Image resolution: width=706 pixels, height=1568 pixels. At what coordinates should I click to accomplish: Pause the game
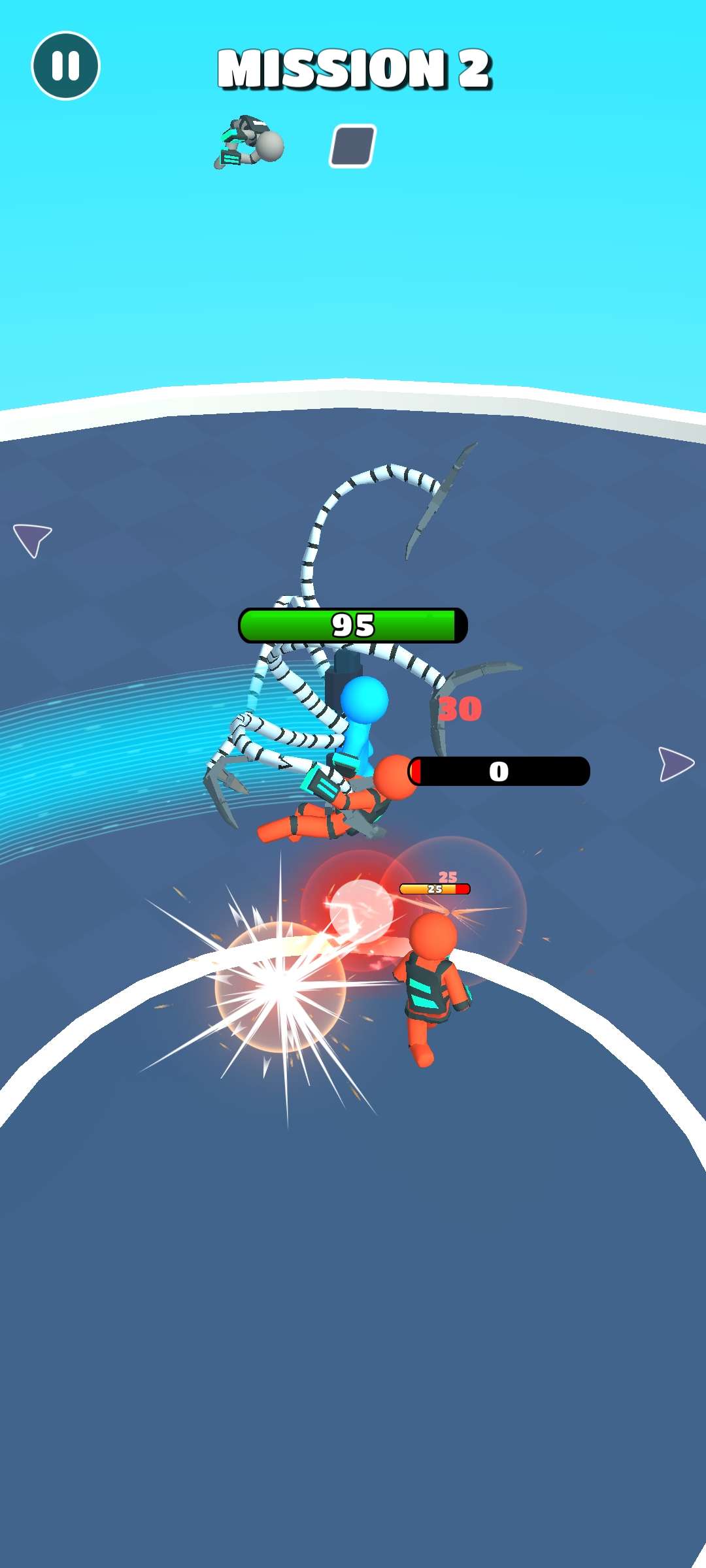click(65, 66)
